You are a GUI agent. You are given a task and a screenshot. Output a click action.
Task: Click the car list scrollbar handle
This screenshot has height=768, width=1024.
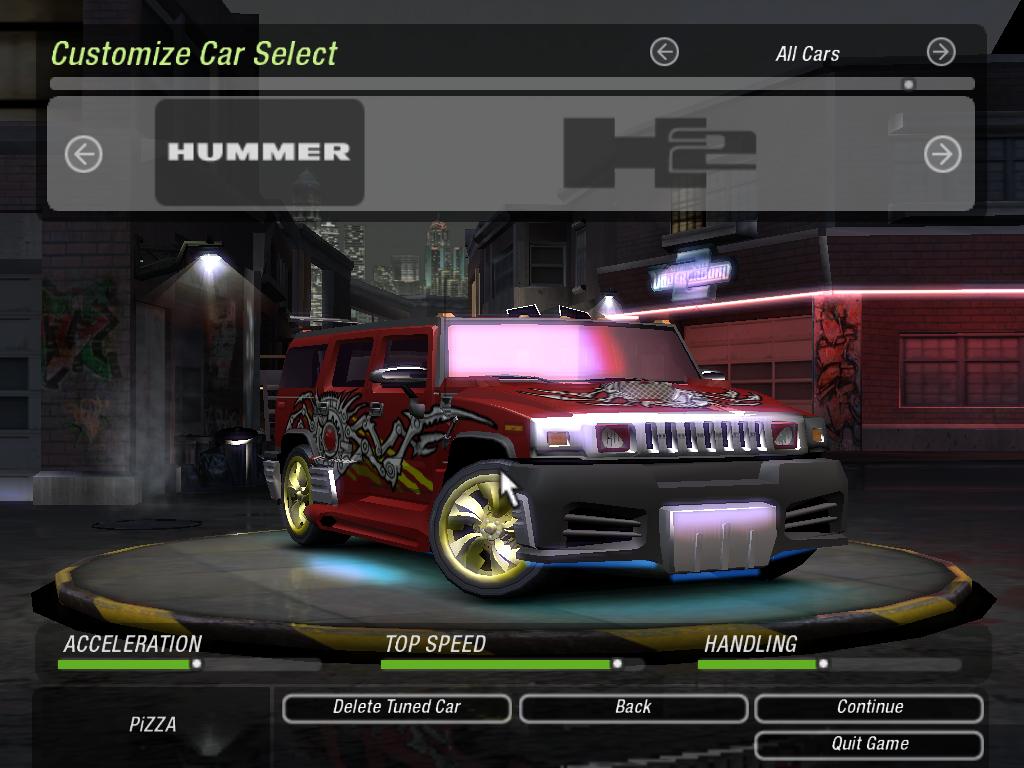[908, 85]
